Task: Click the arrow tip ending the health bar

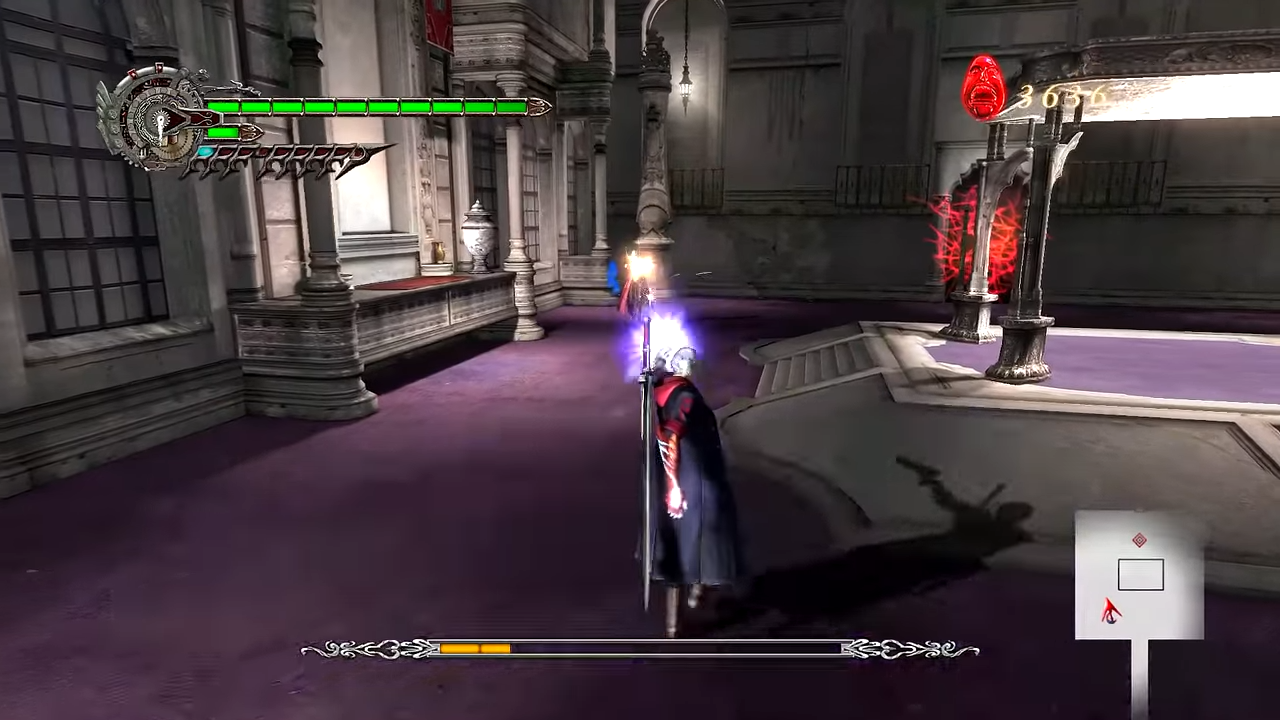Action: (540, 106)
